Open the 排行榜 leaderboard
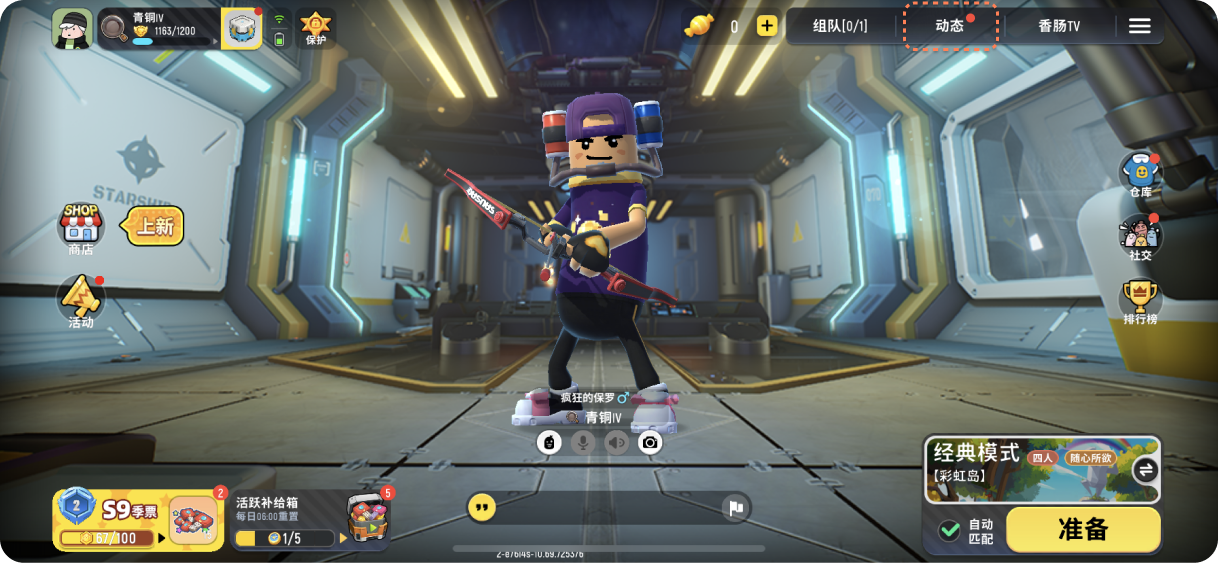Image resolution: width=1219 pixels, height=563 pixels. (1140, 301)
